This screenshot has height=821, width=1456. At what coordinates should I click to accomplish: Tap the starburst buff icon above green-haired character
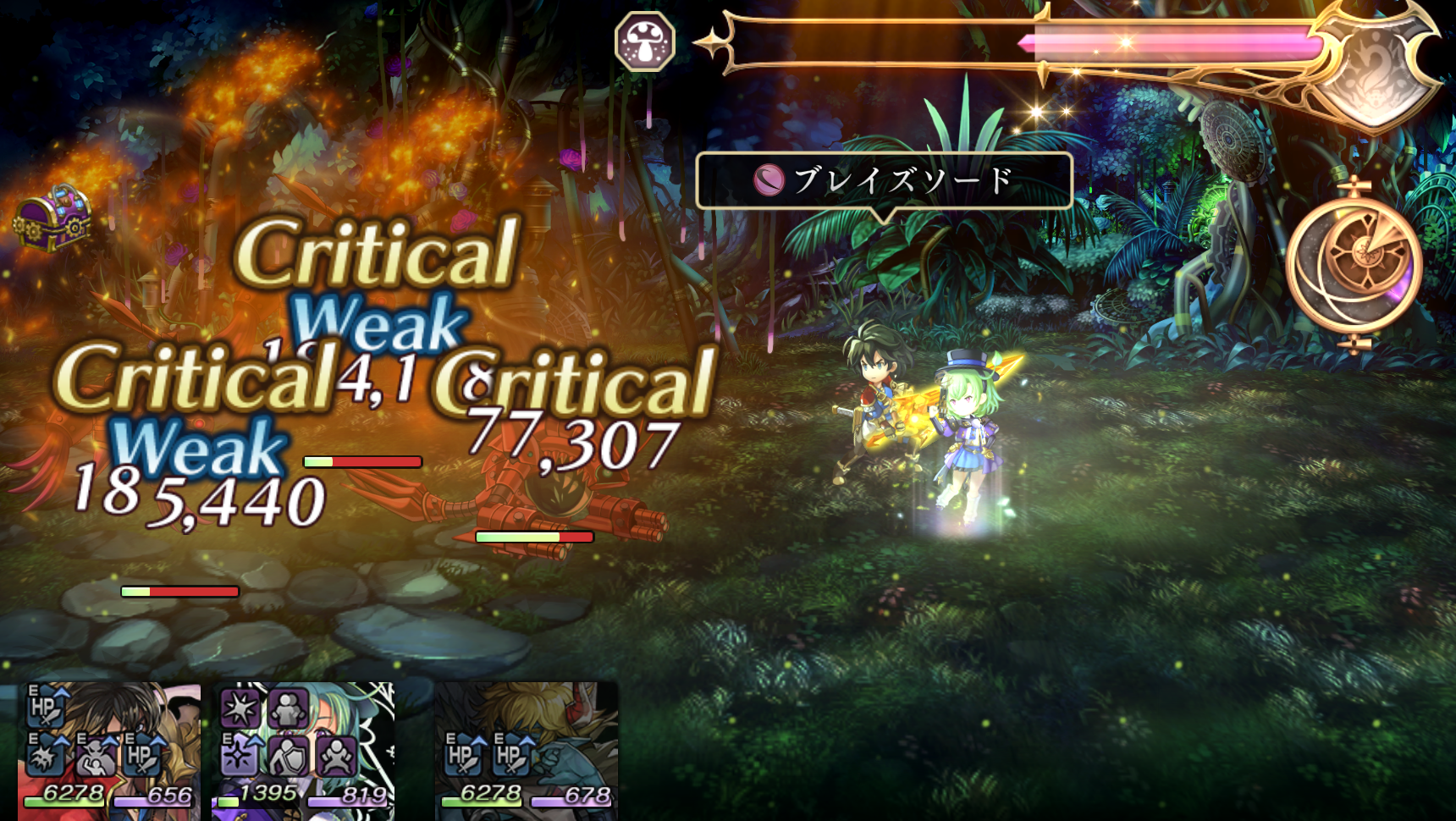coord(239,708)
